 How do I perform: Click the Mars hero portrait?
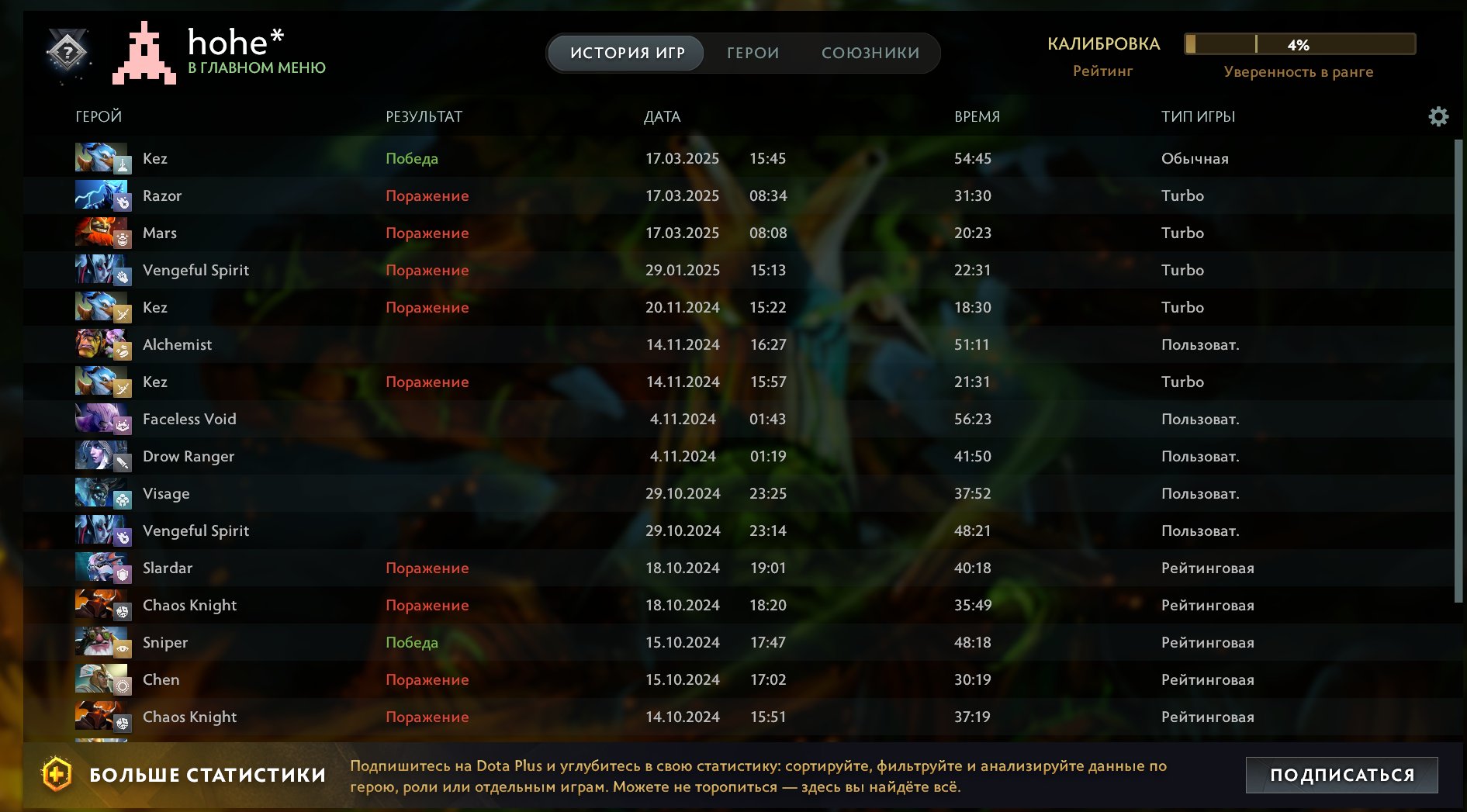coord(102,233)
